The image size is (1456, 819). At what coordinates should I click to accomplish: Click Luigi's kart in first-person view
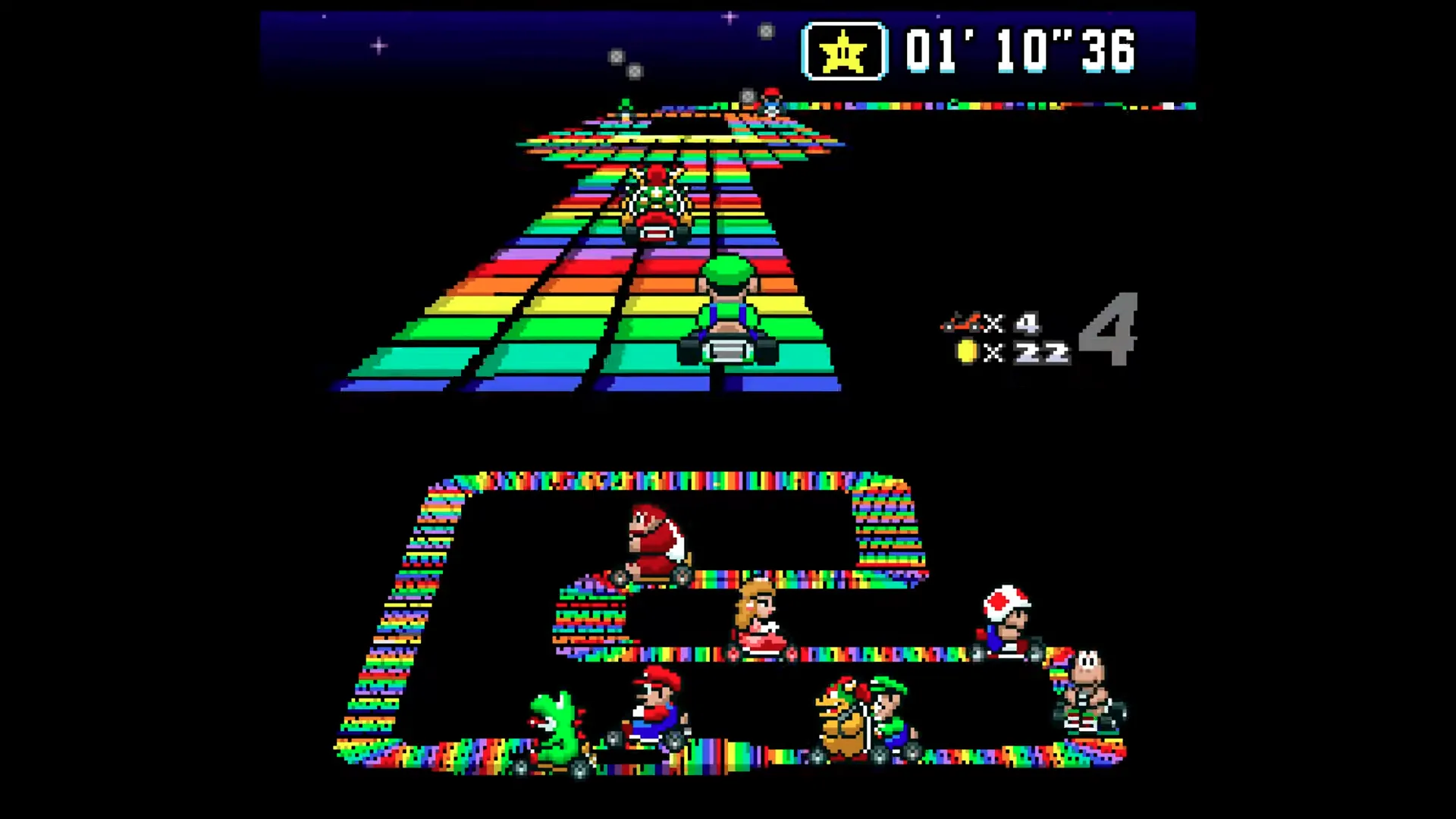pos(726,311)
